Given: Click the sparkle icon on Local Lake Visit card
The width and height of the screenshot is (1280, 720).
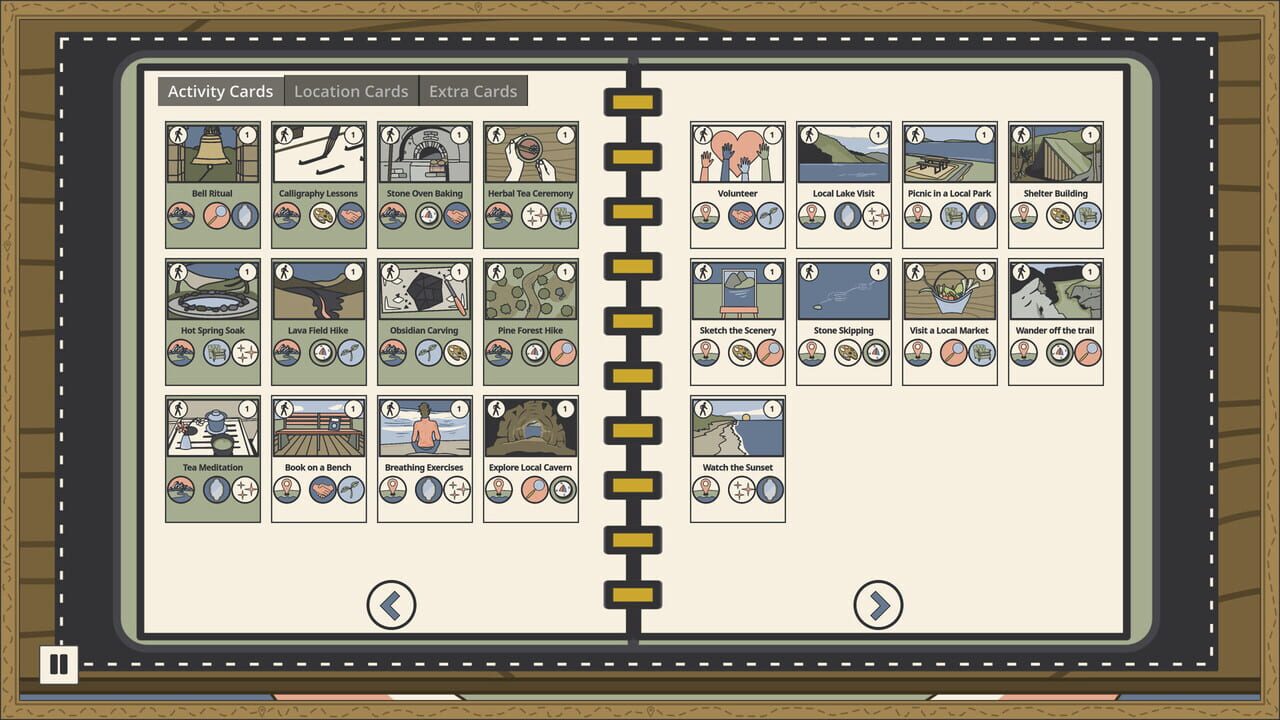Looking at the screenshot, I should [877, 217].
